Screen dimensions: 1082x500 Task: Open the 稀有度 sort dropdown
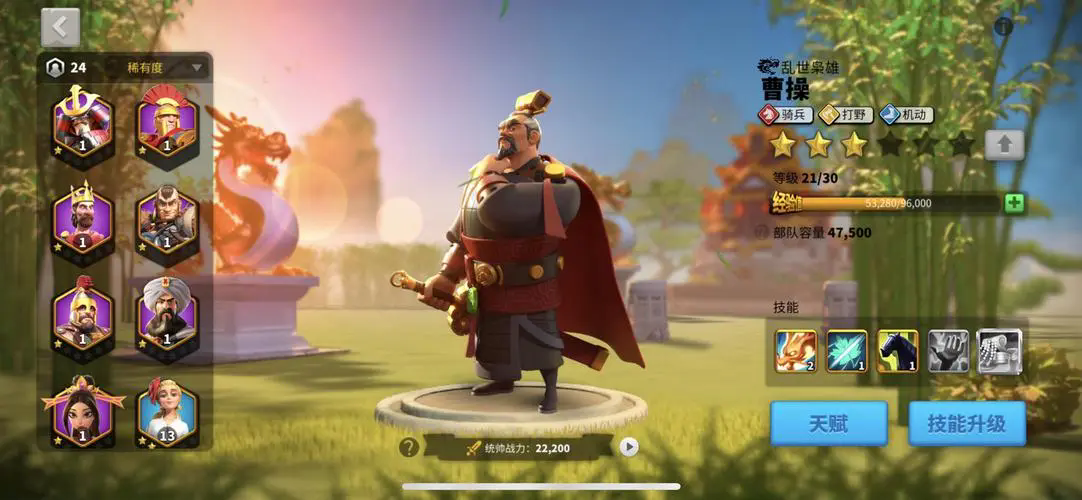coord(165,68)
